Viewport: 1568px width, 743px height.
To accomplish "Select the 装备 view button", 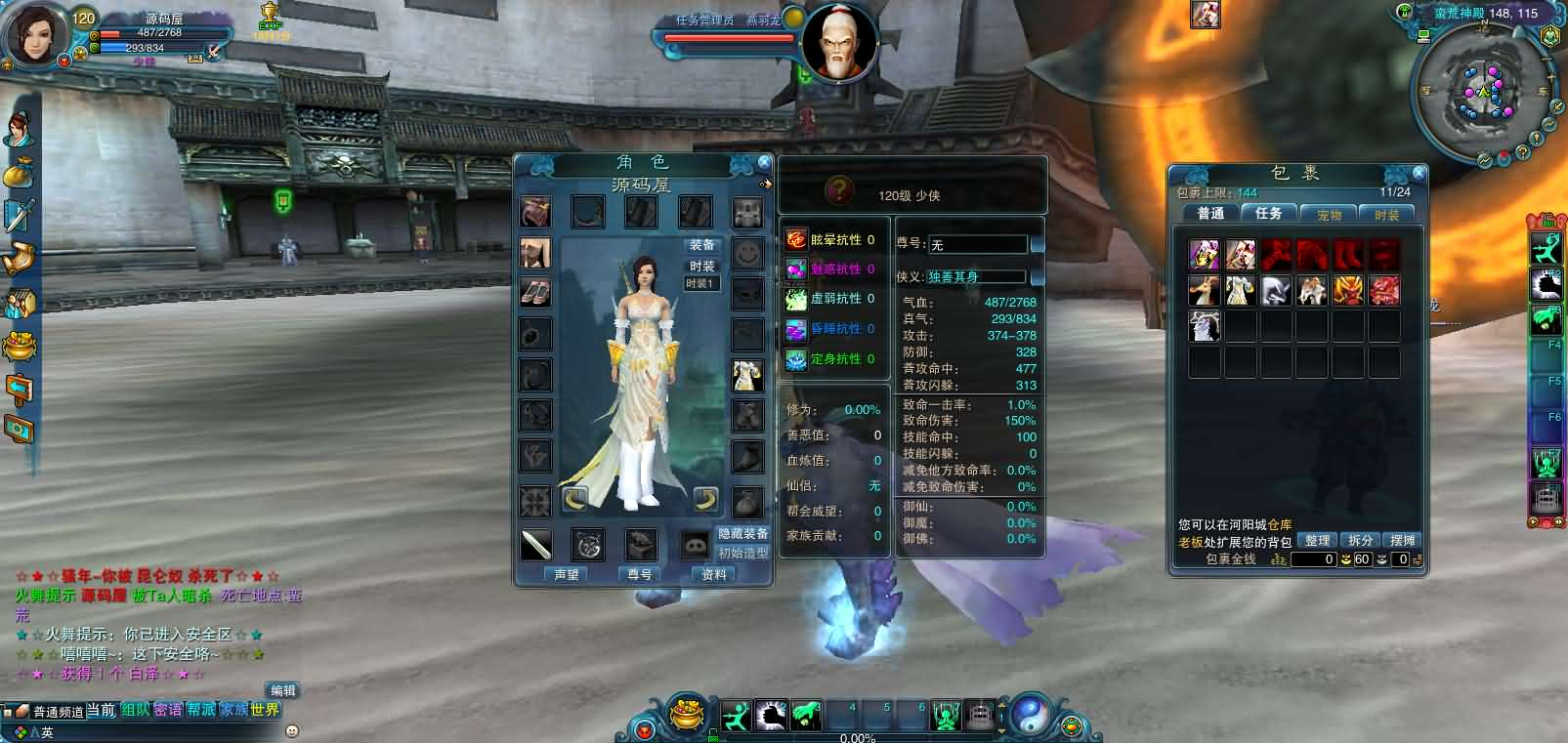I will coord(701,245).
